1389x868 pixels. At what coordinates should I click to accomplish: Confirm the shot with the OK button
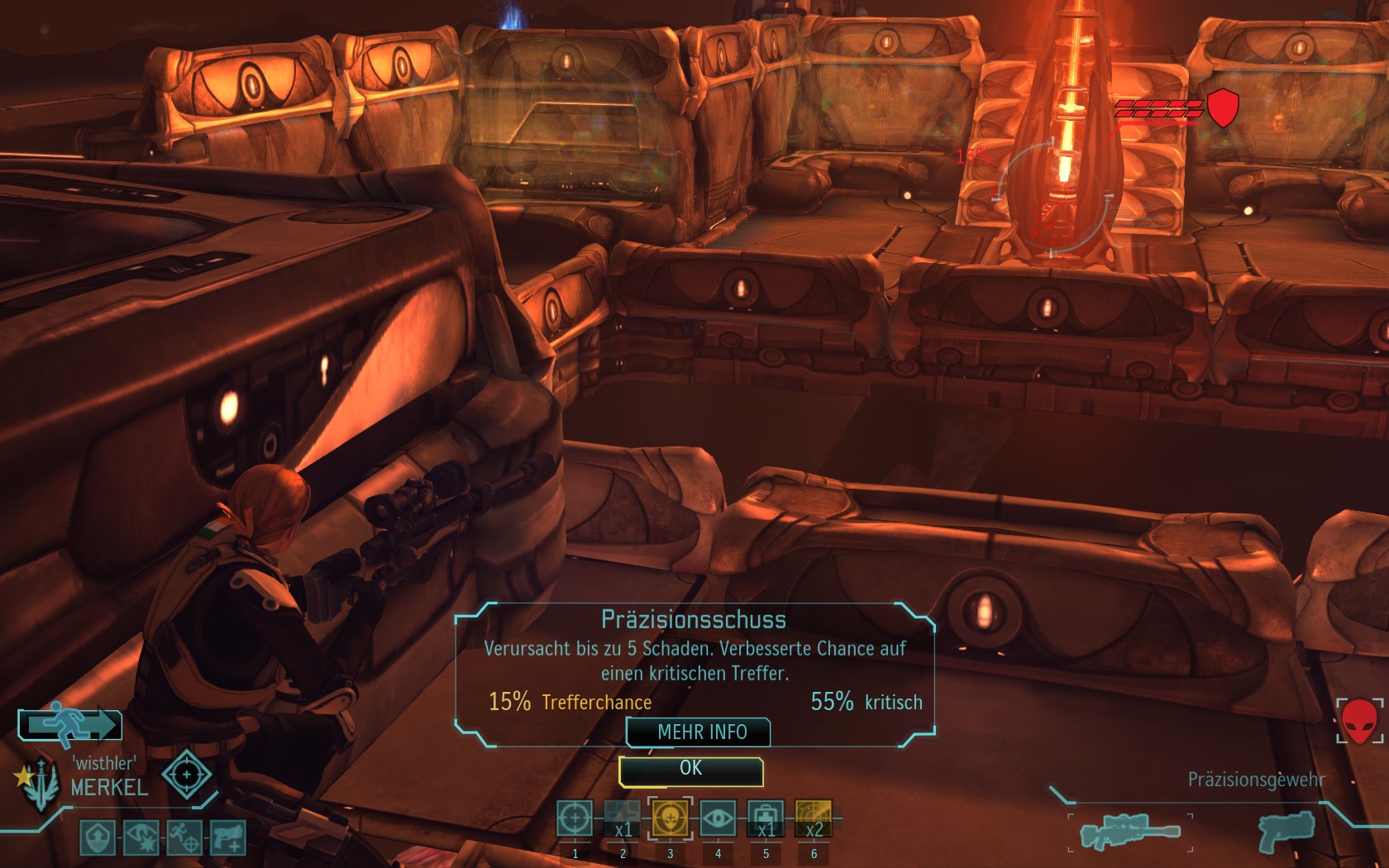point(690,770)
